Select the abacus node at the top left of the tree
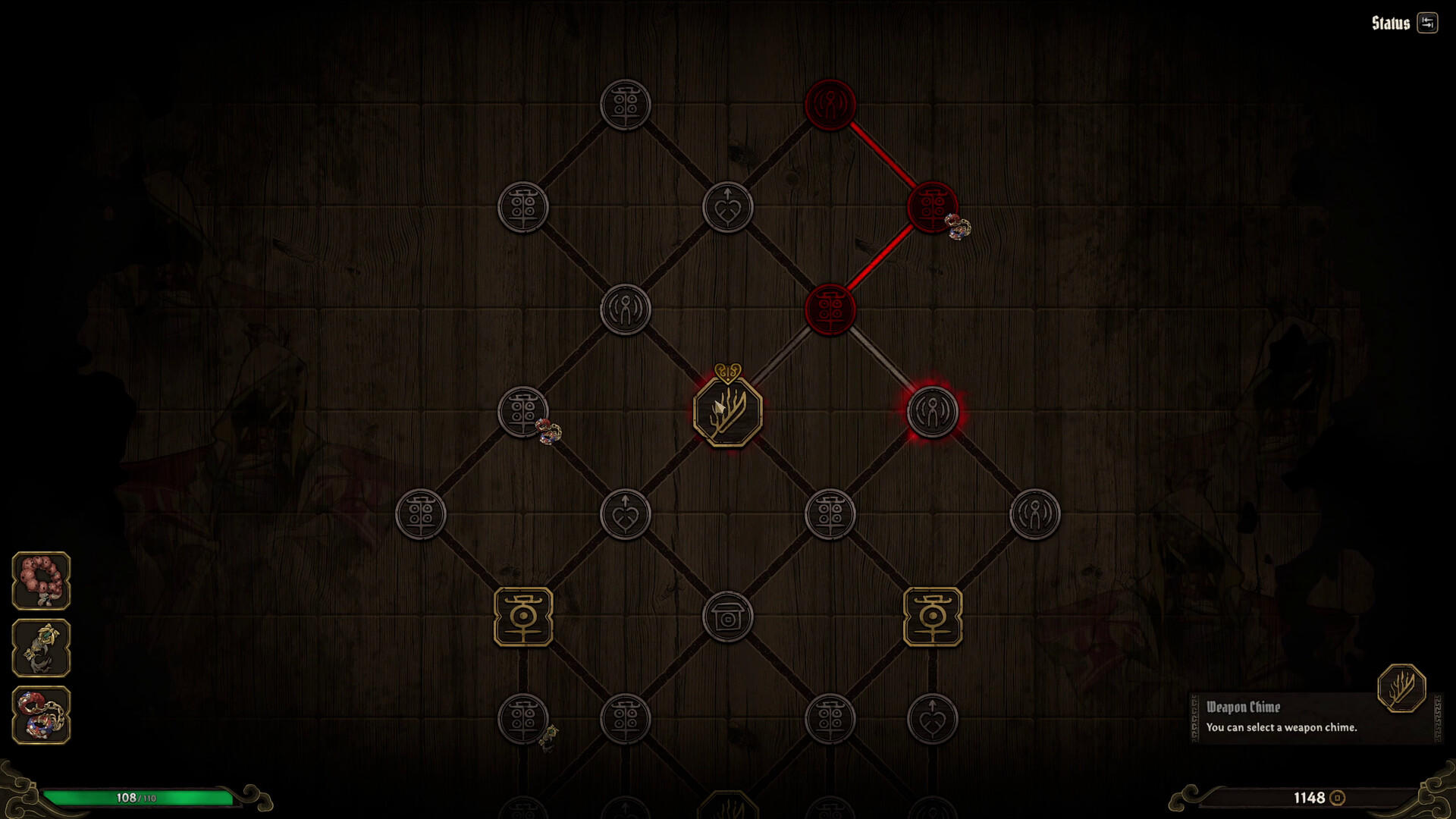Viewport: 1456px width, 819px height. 624,104
